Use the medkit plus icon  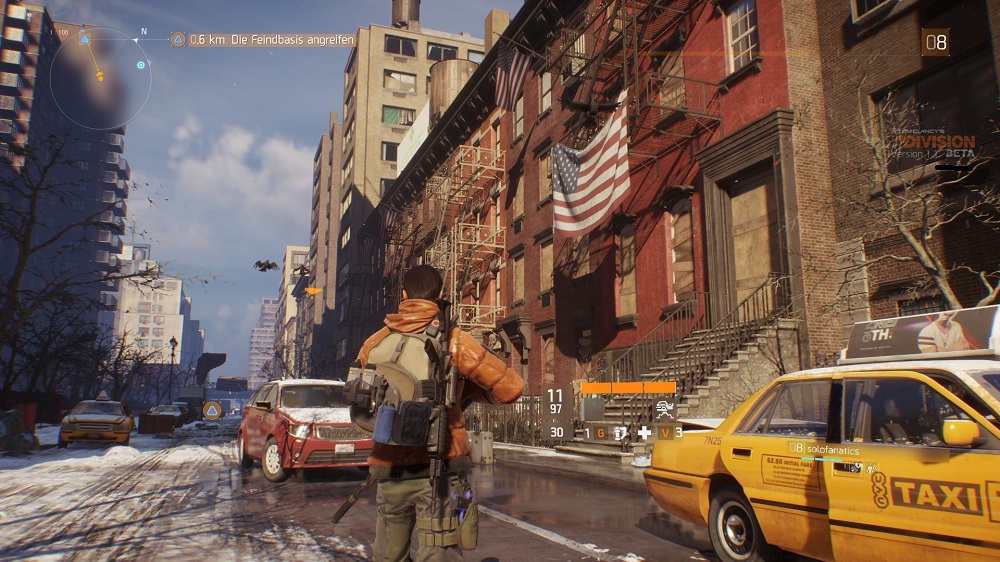[644, 432]
